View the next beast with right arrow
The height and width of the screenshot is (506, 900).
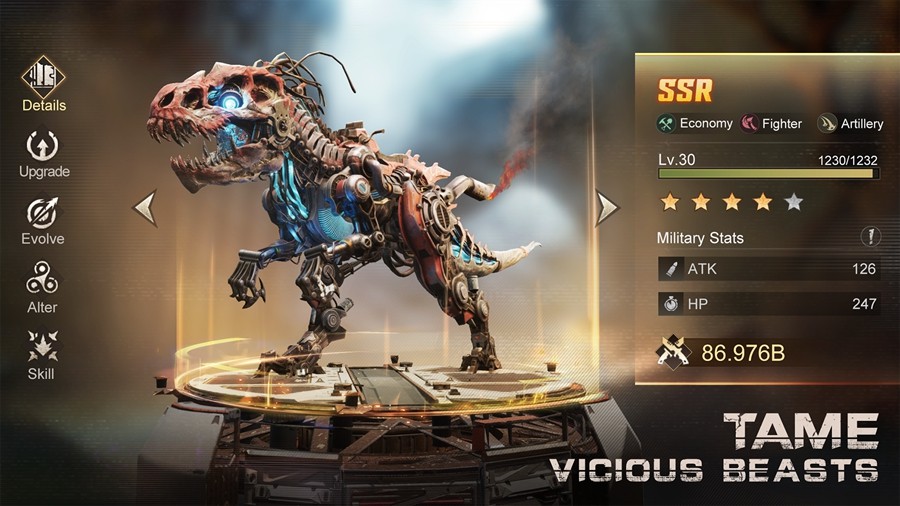pos(607,208)
